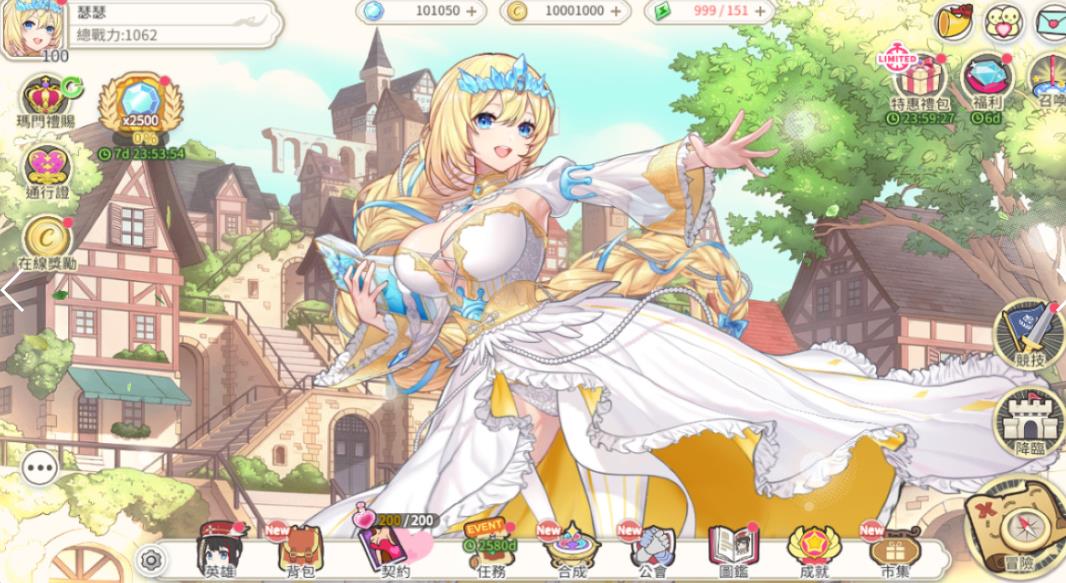Open the 契約 contract menu

[x=393, y=548]
